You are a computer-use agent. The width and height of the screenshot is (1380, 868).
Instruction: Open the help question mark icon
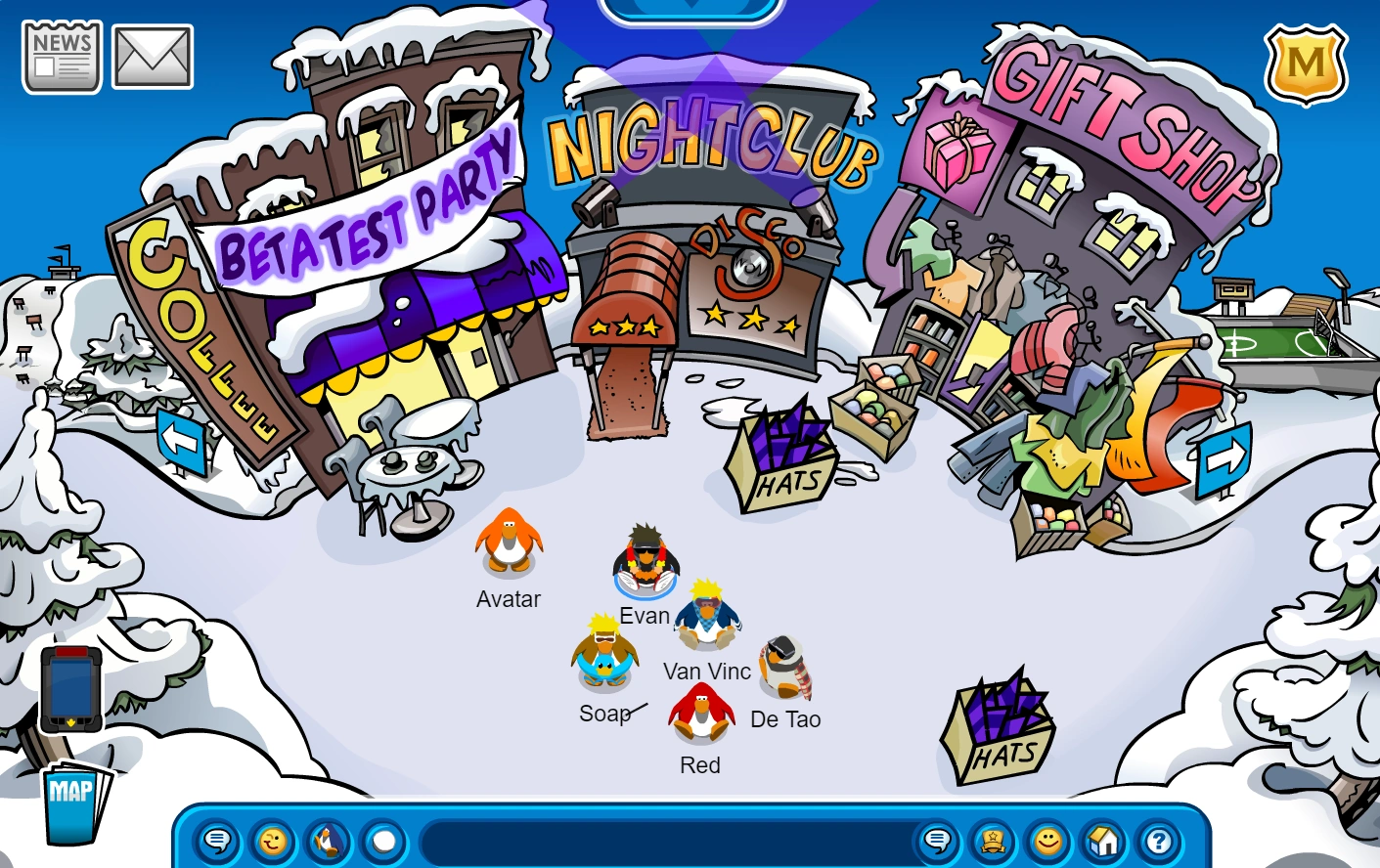(x=1159, y=841)
